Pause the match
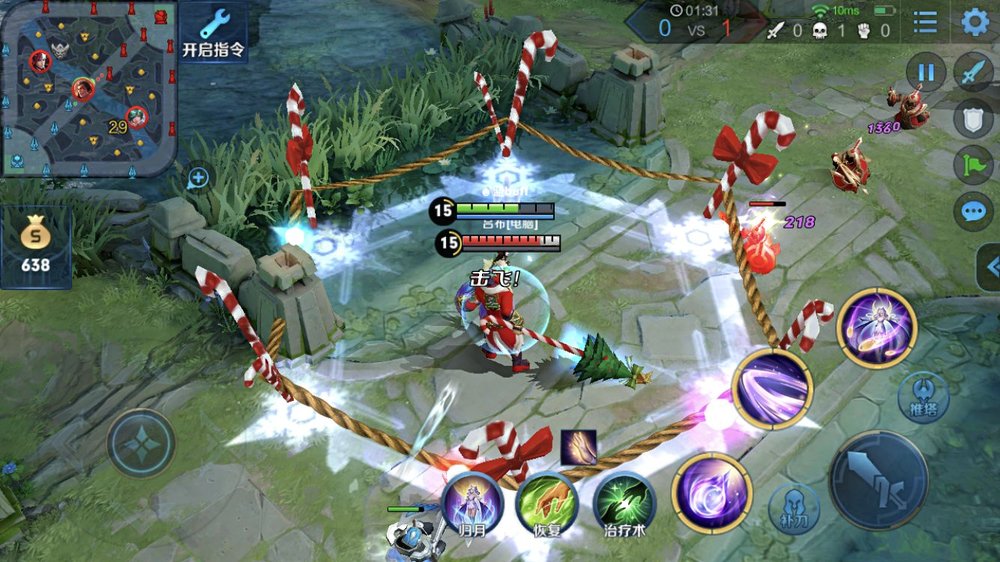 926,72
